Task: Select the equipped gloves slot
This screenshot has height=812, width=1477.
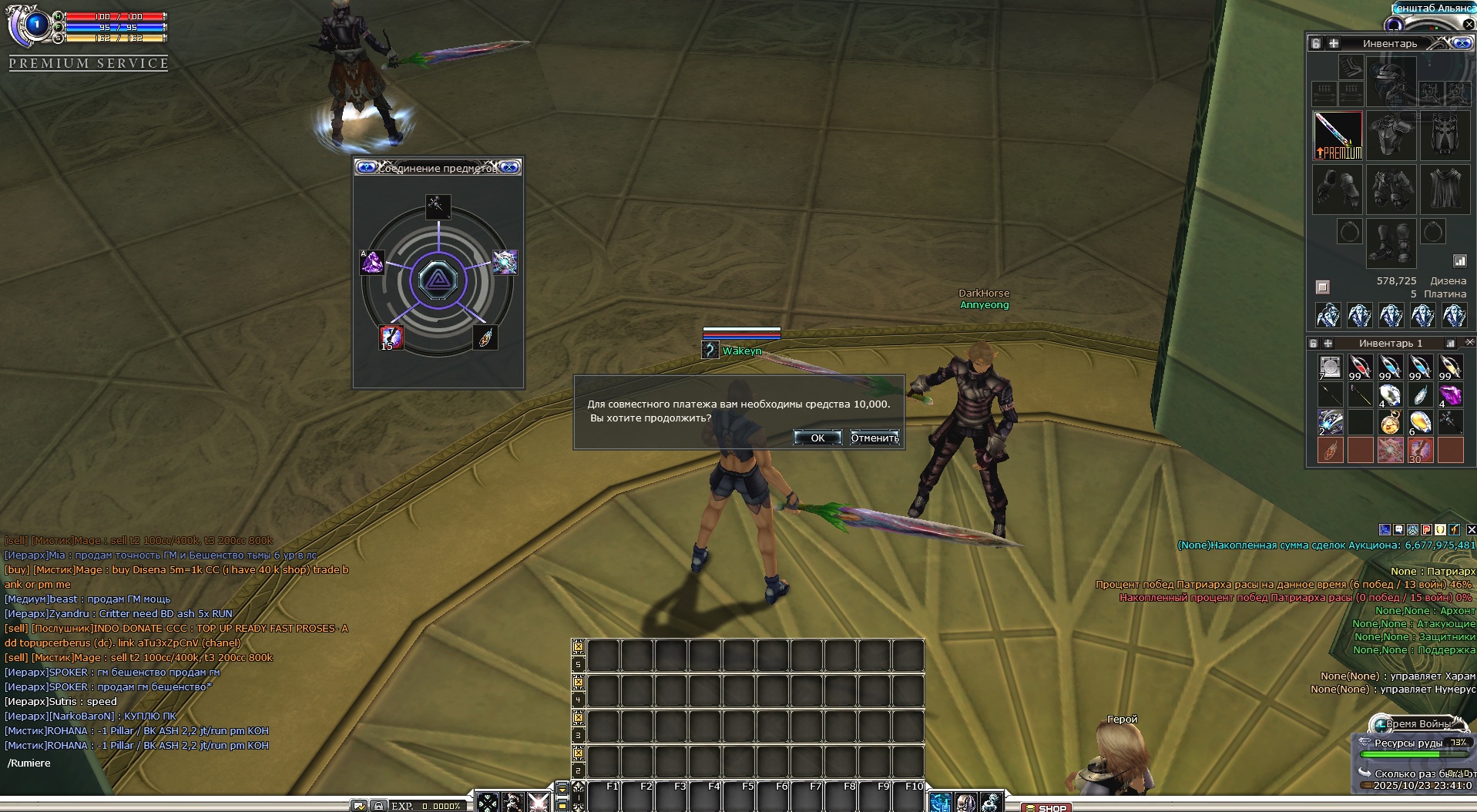Action: pyautogui.click(x=1338, y=190)
